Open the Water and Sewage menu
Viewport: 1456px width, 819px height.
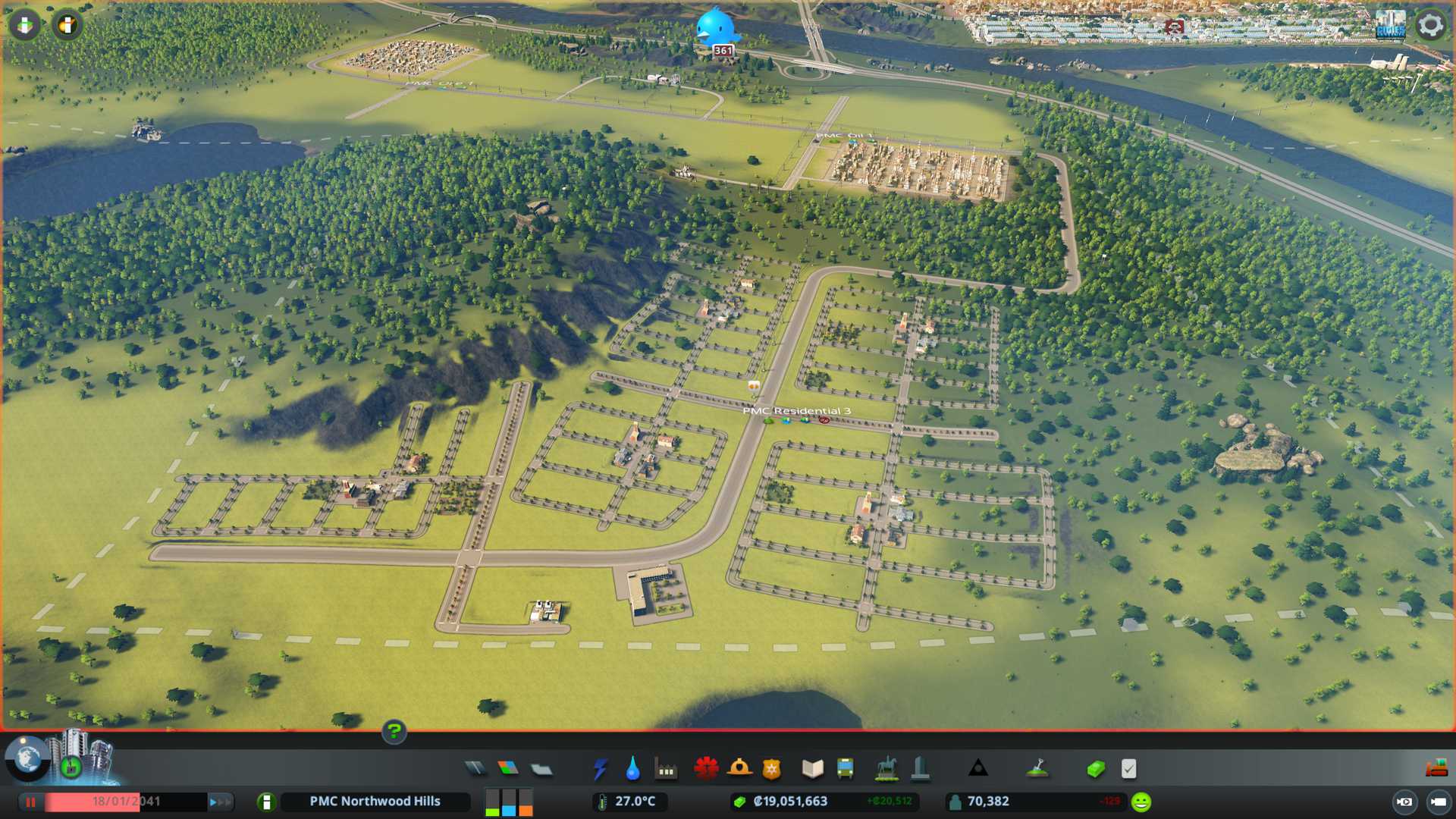(632, 769)
